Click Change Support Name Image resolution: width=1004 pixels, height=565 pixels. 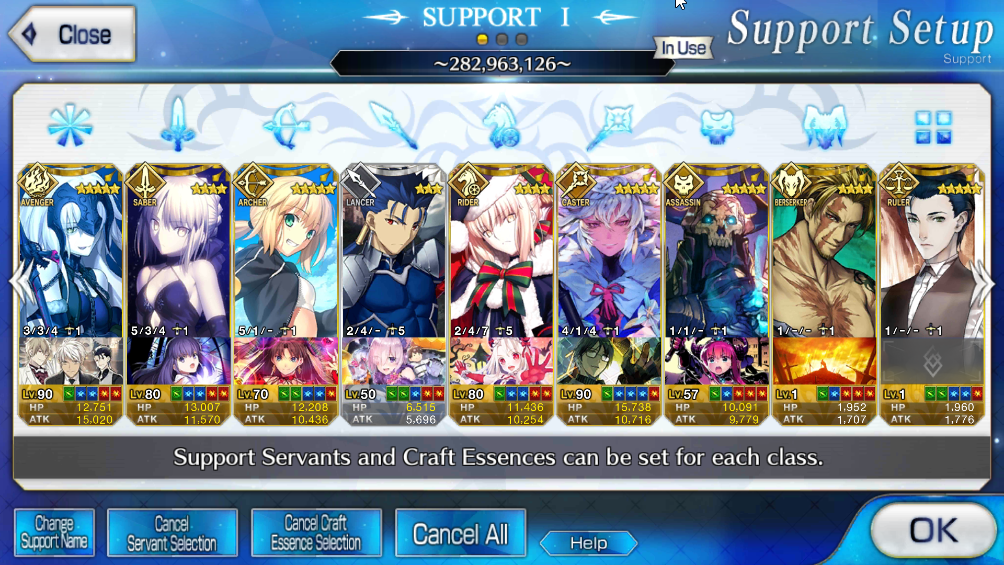(x=54, y=532)
